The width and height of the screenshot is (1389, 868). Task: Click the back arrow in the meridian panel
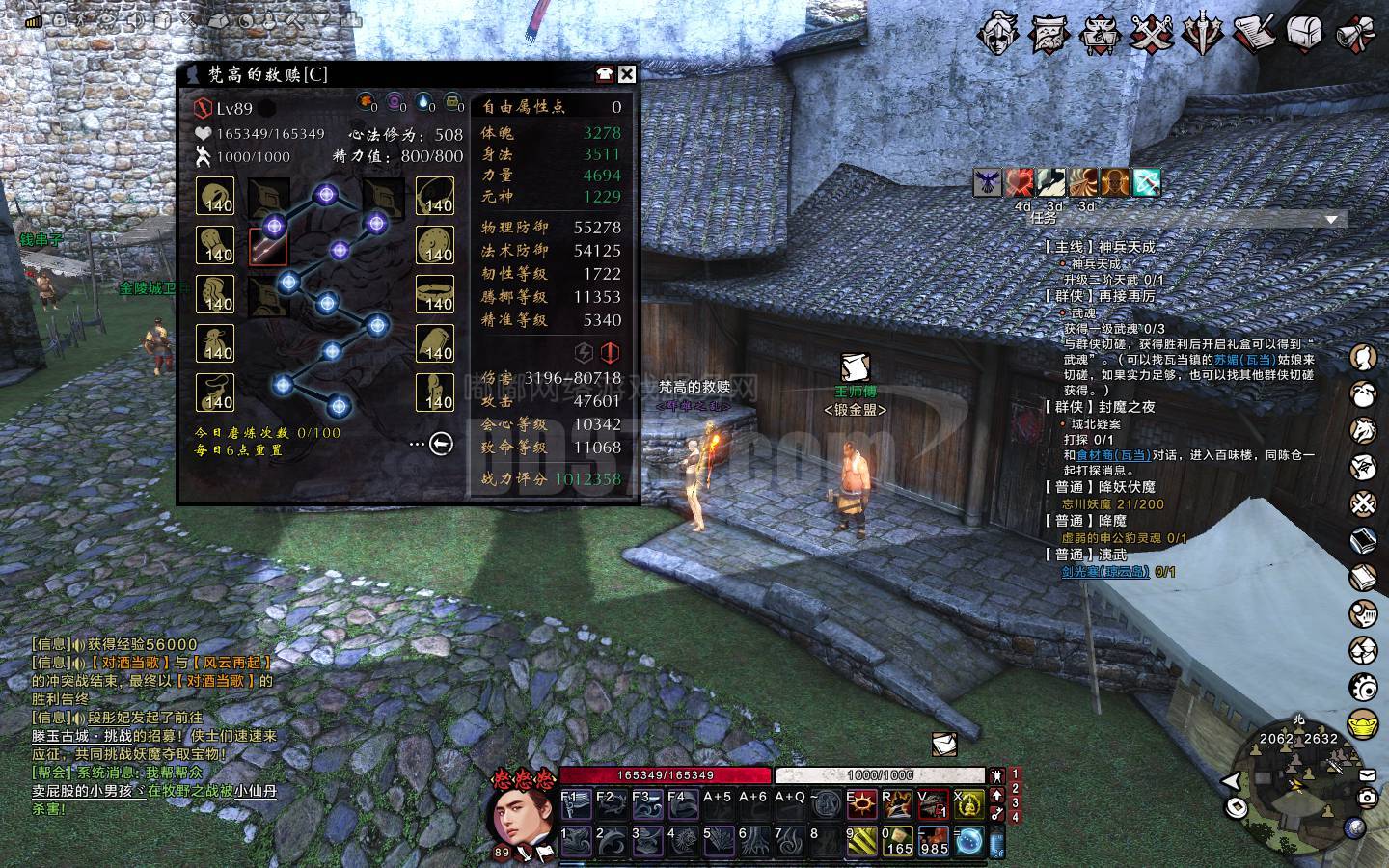pos(441,444)
